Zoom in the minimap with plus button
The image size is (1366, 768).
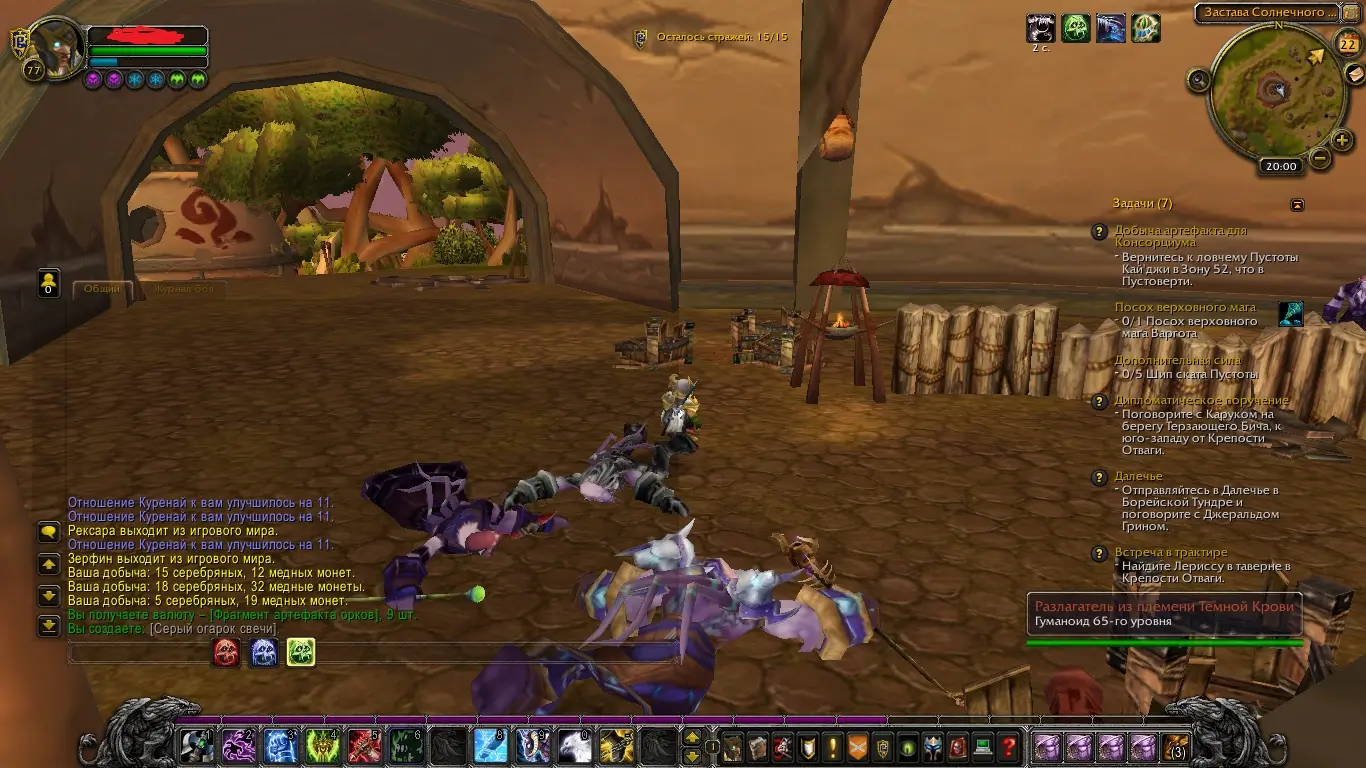[x=1342, y=141]
